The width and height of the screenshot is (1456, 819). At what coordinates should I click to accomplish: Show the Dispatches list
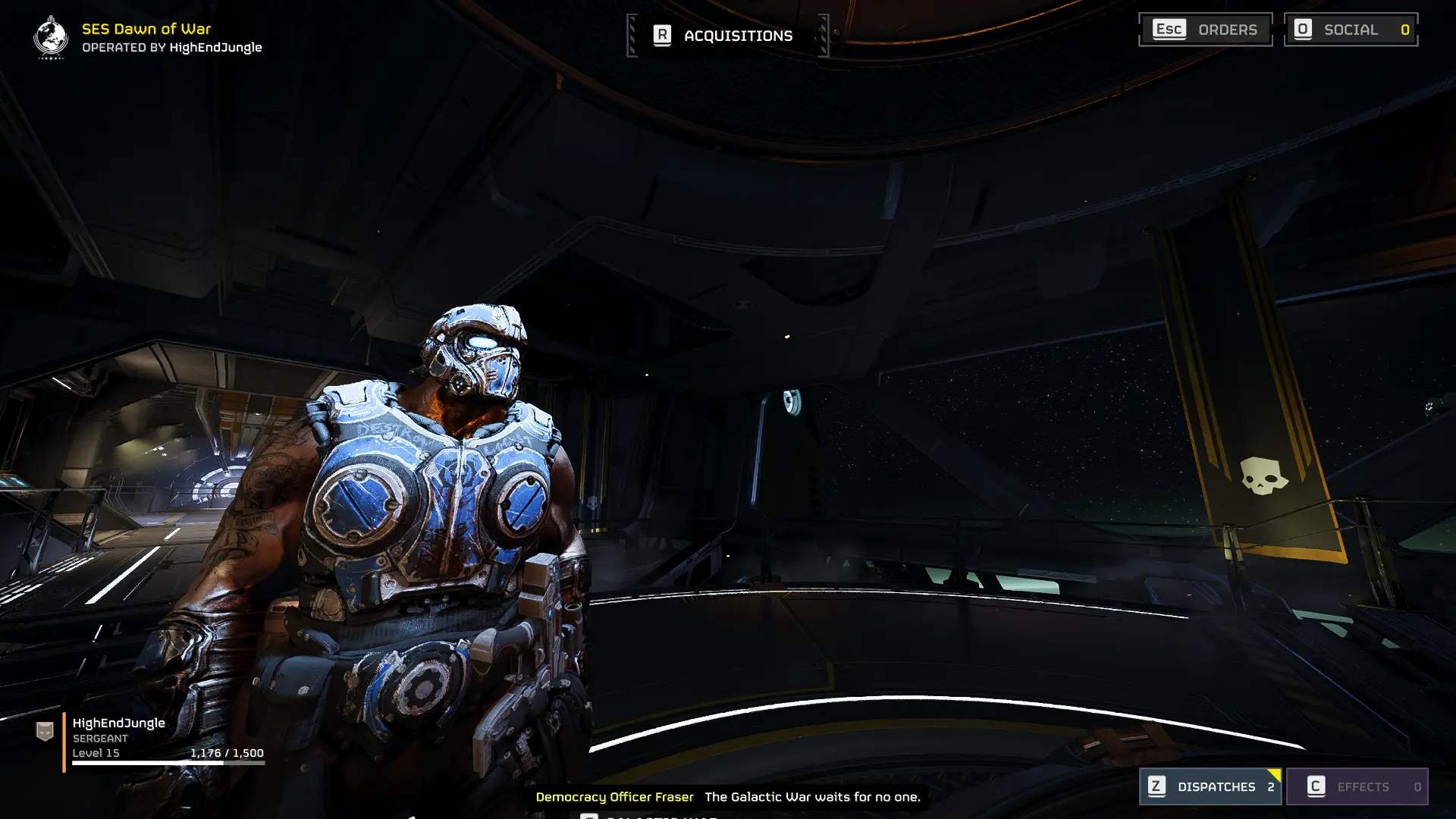pyautogui.click(x=1210, y=786)
